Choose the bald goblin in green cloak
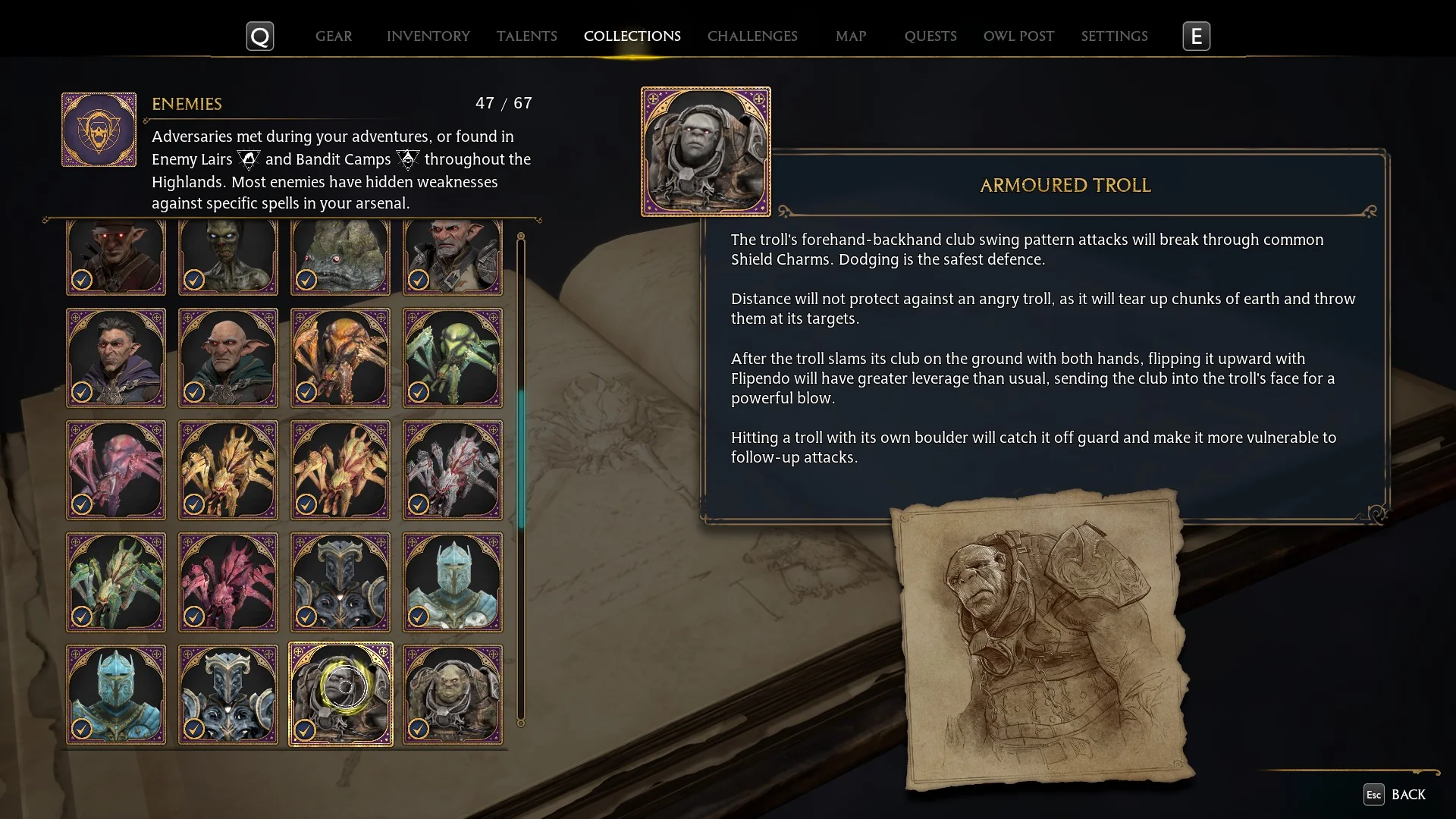 228,357
